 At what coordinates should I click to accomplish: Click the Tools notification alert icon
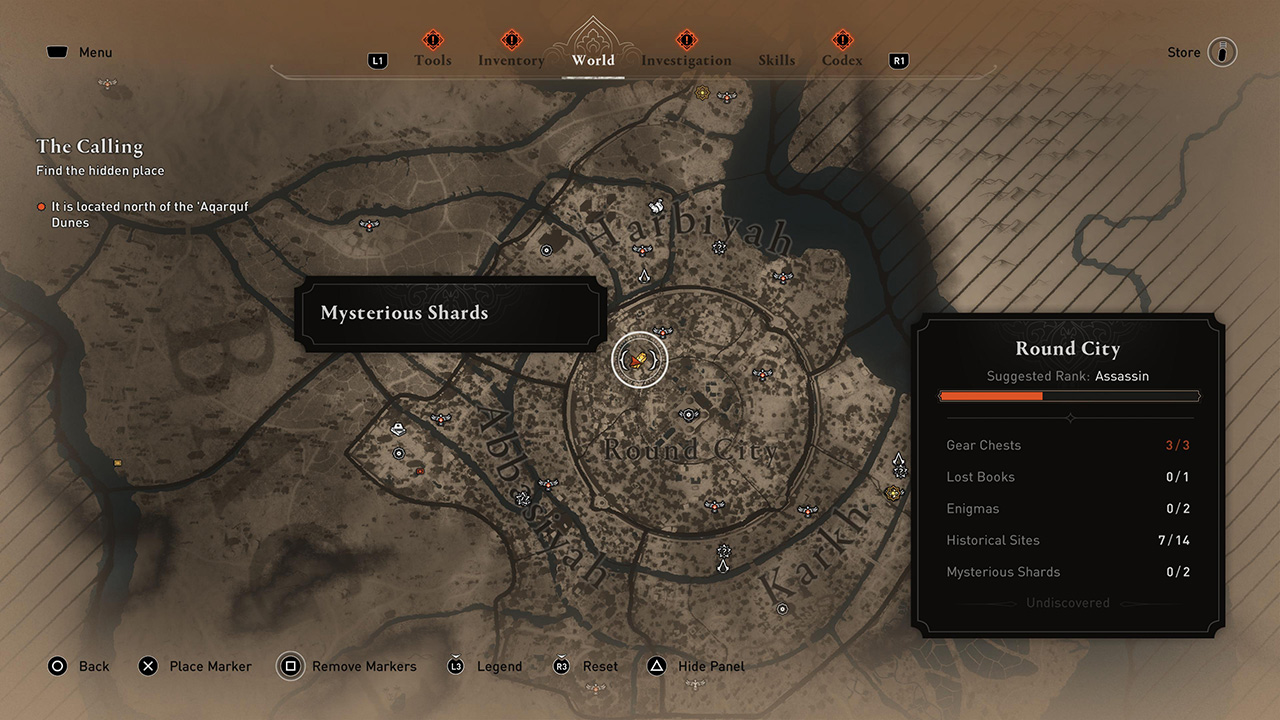tap(433, 40)
